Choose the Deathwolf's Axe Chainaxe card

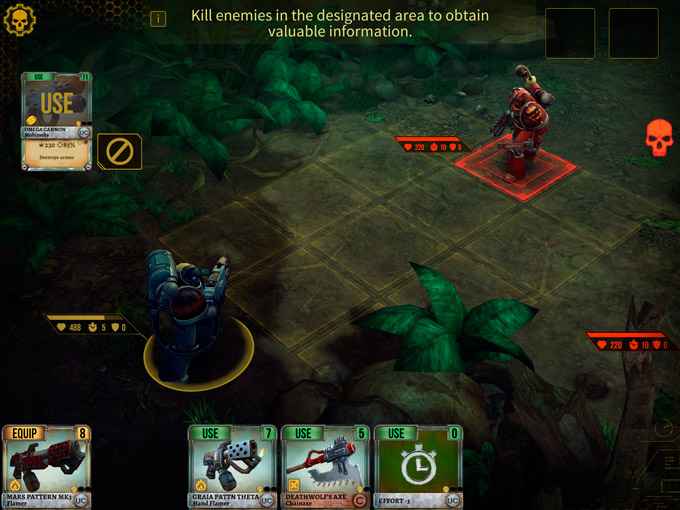(325, 468)
